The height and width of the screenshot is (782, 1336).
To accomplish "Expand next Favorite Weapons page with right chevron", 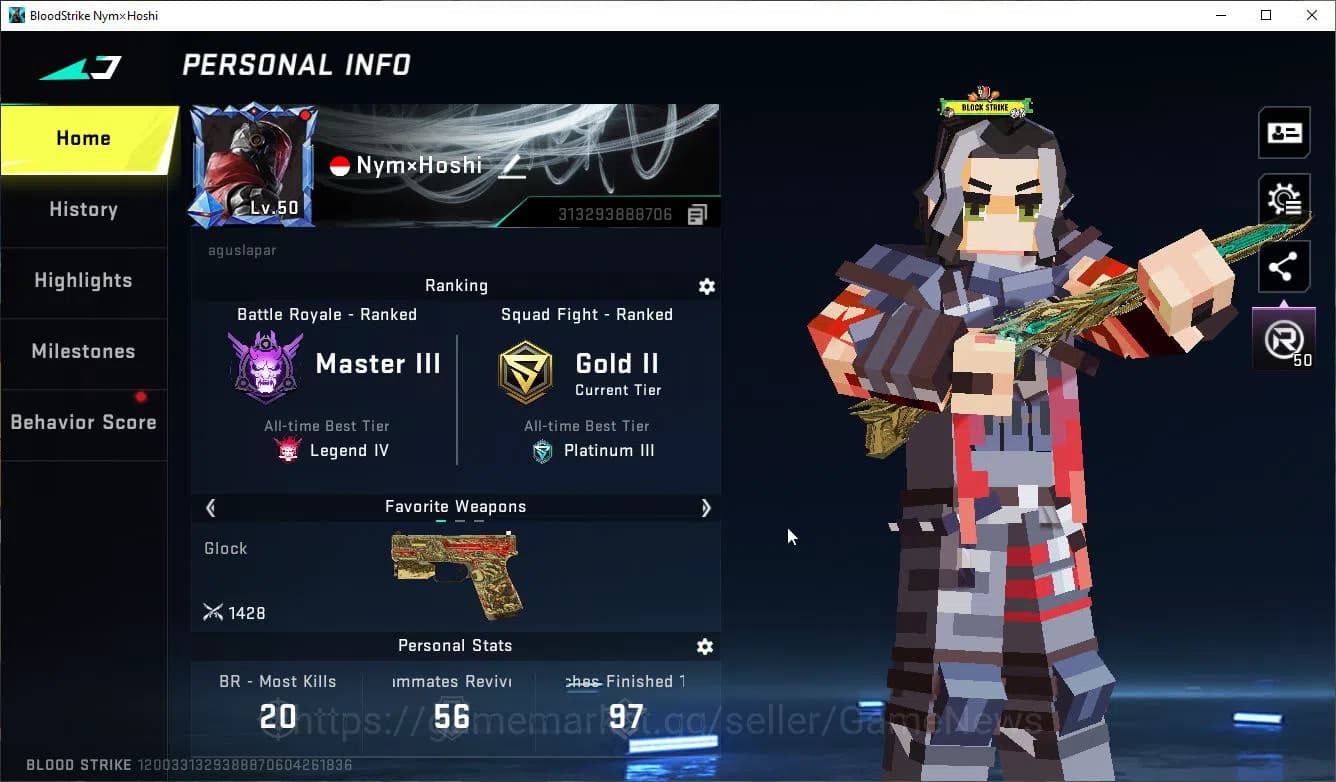I will coord(706,508).
